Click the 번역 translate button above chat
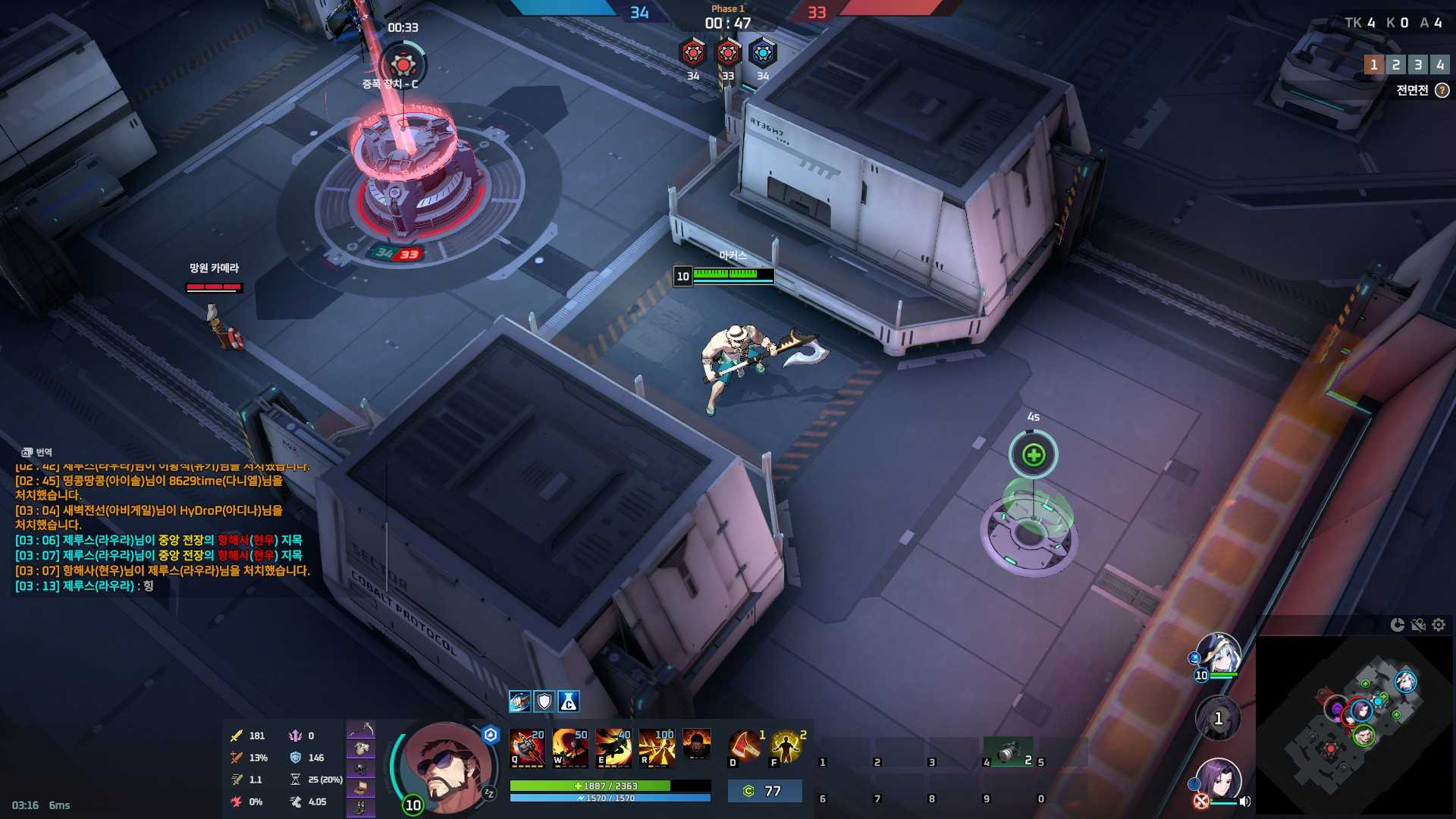 (37, 452)
